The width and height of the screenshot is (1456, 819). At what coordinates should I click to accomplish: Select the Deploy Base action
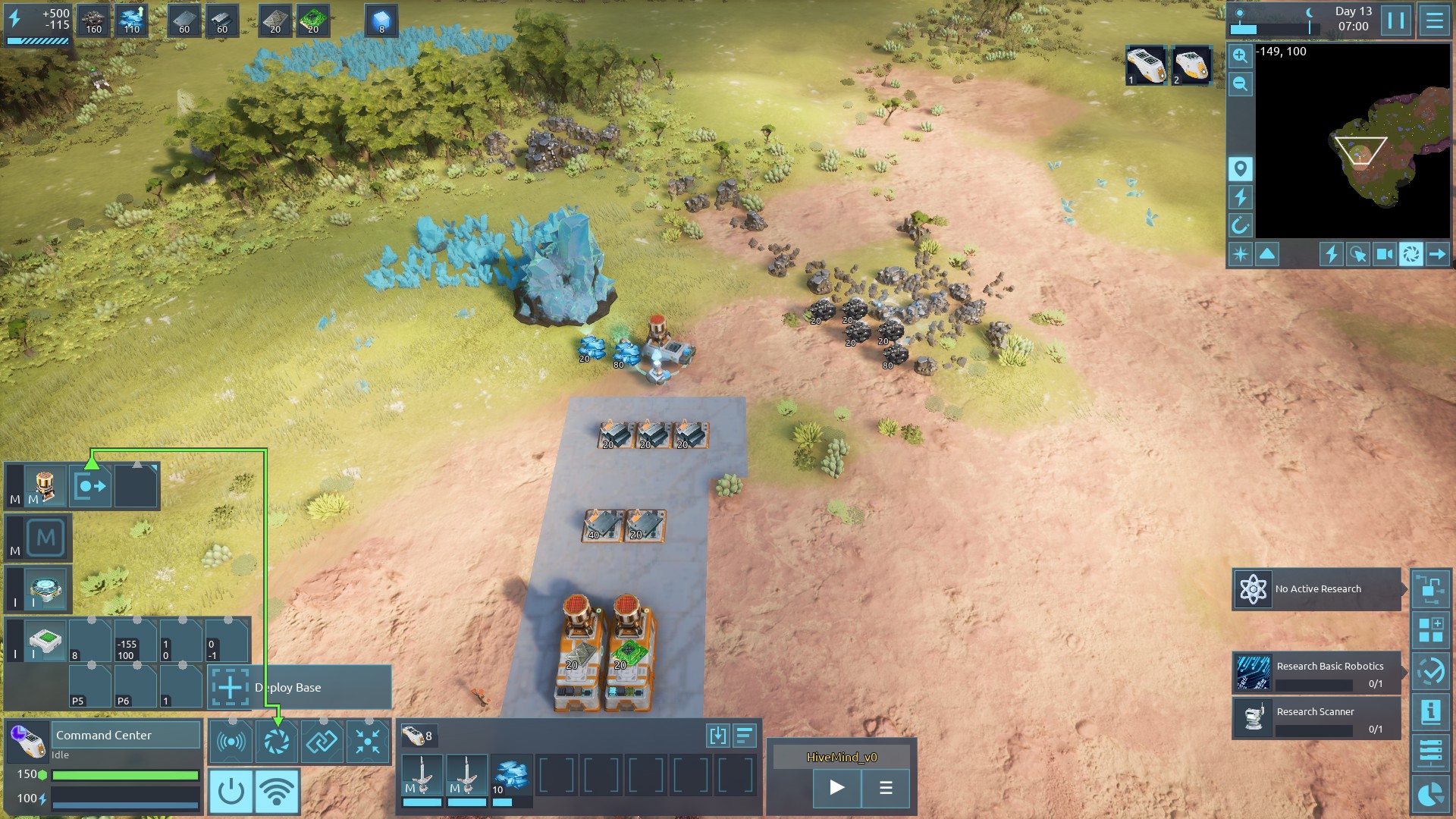click(300, 687)
